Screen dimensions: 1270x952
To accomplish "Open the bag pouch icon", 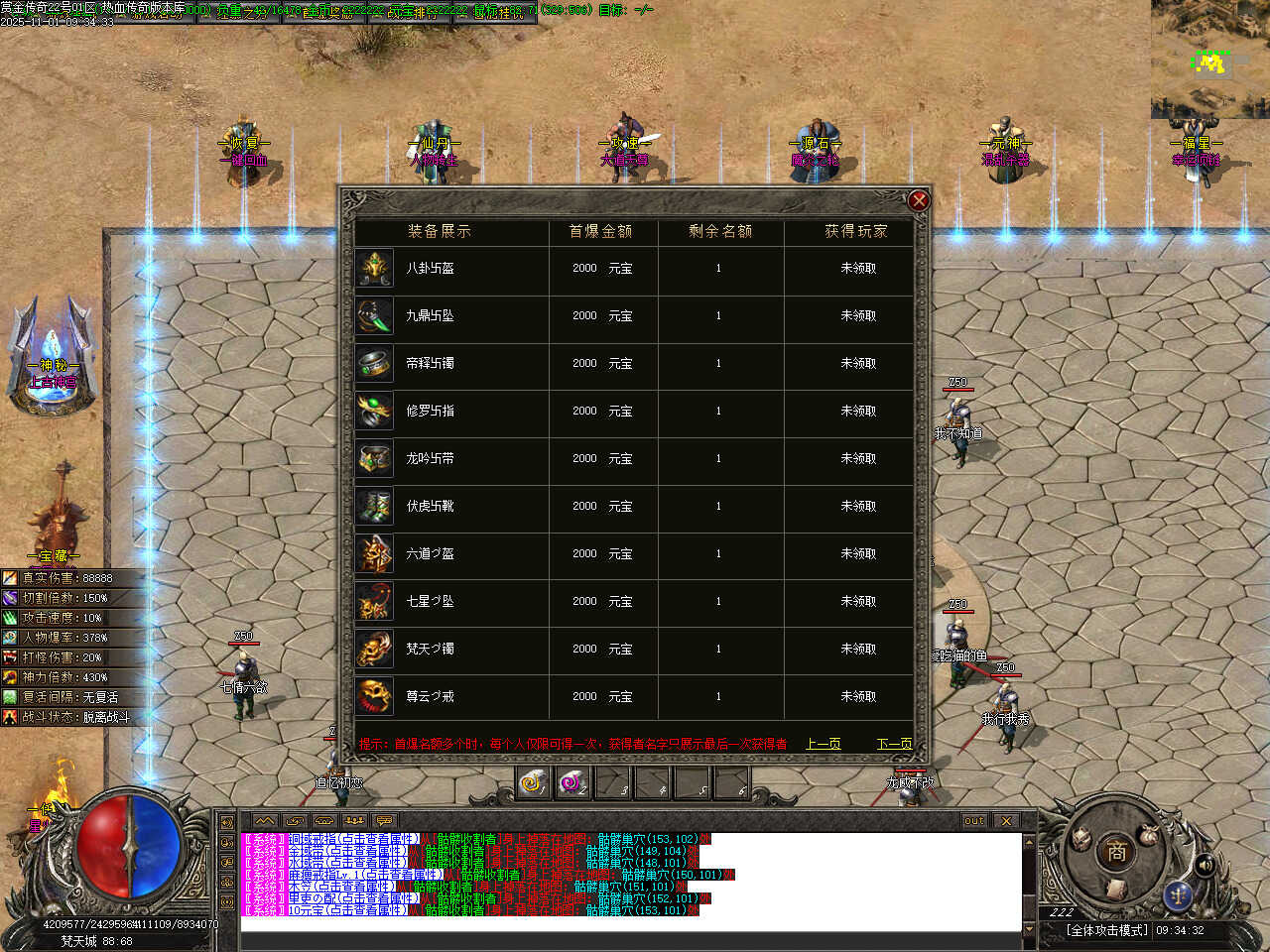I will click(x=1150, y=834).
